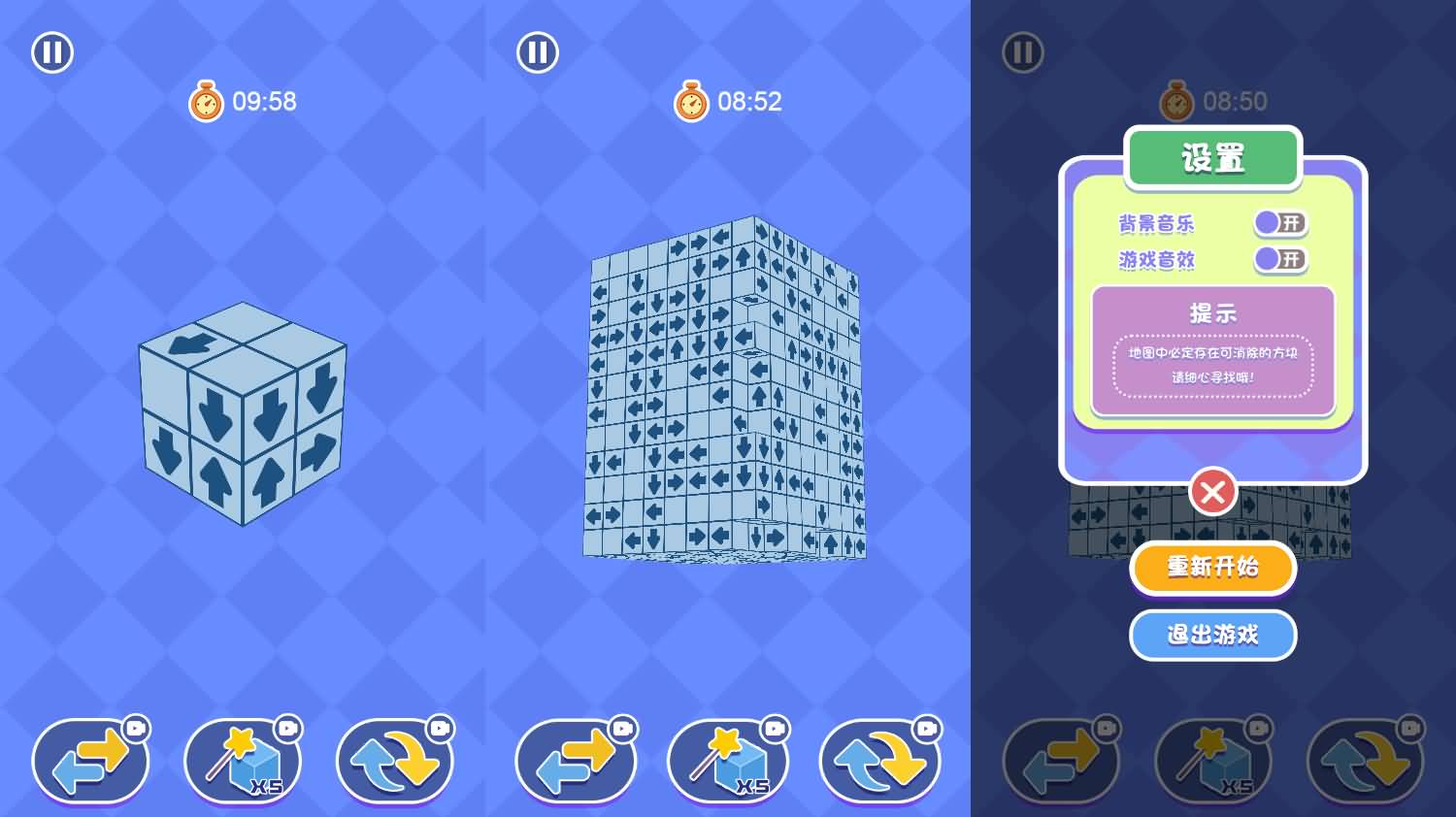Click the stopwatch icon beside 08:52
Image resolution: width=1456 pixels, height=817 pixels.
690,101
